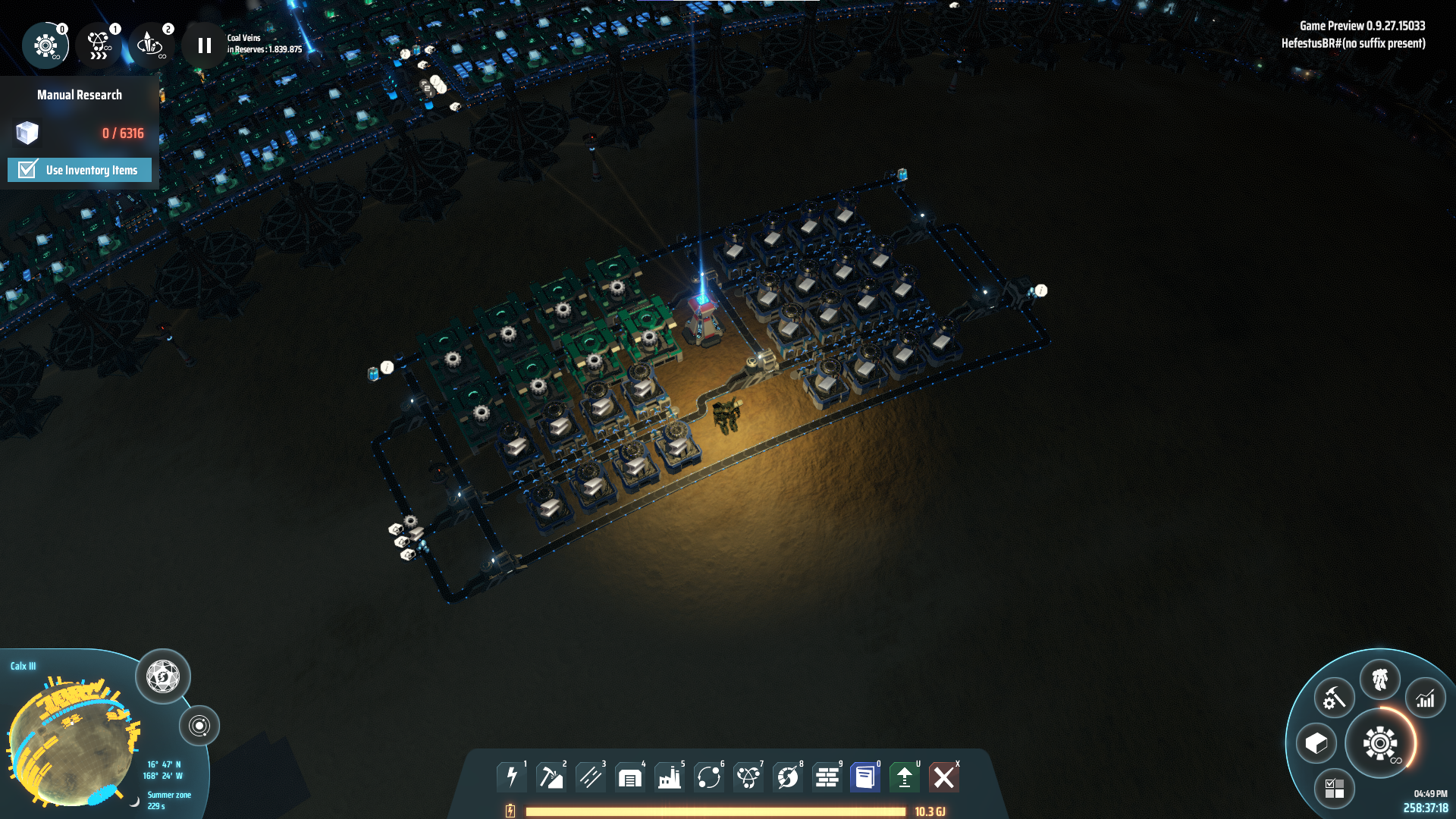Select the crystal research queue slot 2
Screen dimensions: 1456x819
150,45
